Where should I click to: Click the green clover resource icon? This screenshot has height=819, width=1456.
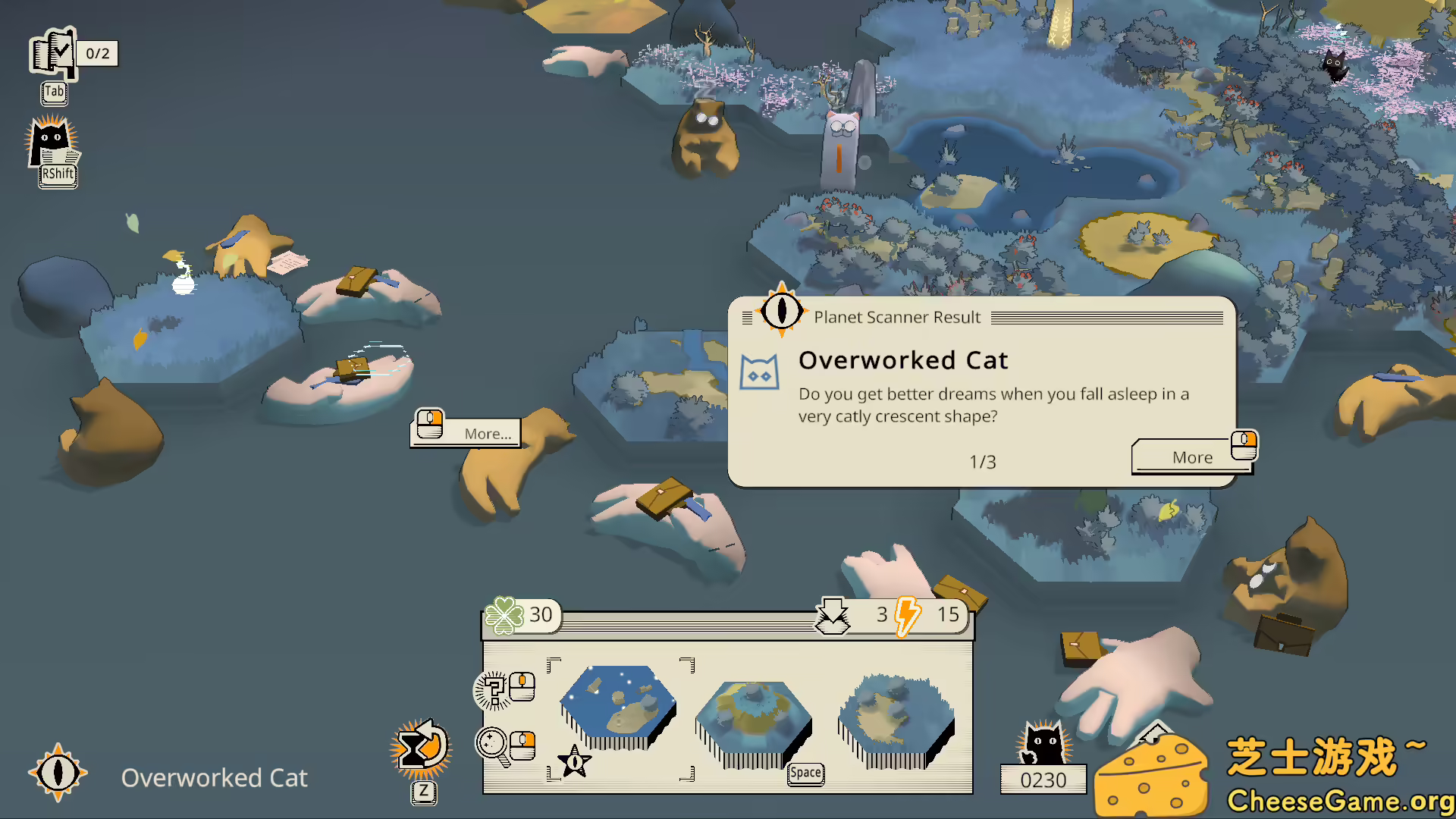tap(503, 615)
